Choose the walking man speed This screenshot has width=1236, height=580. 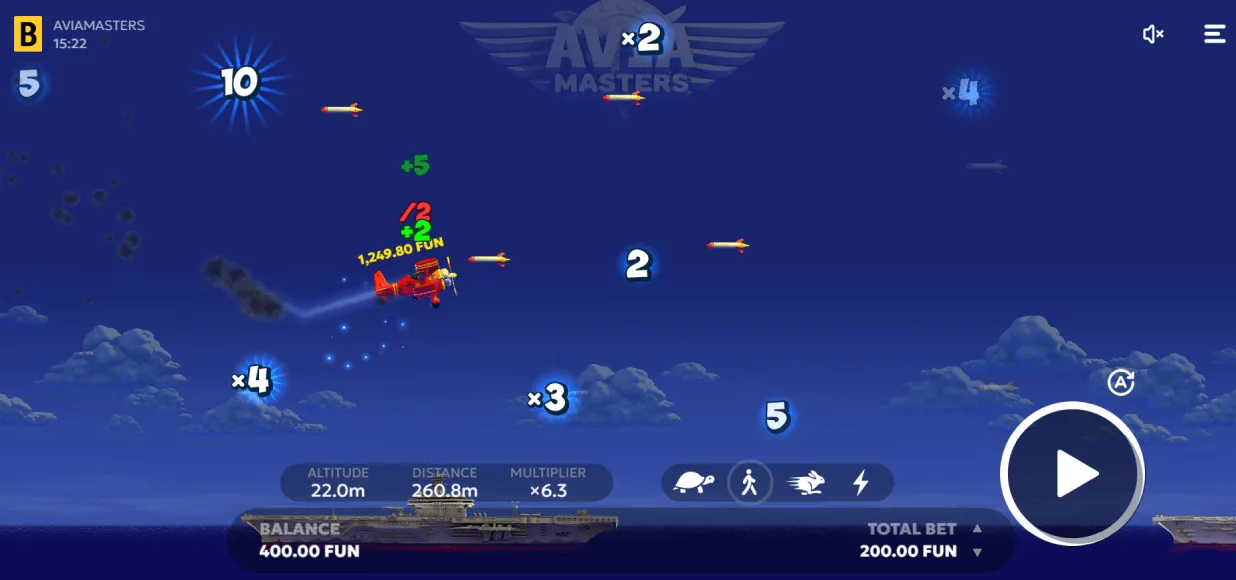tap(749, 483)
